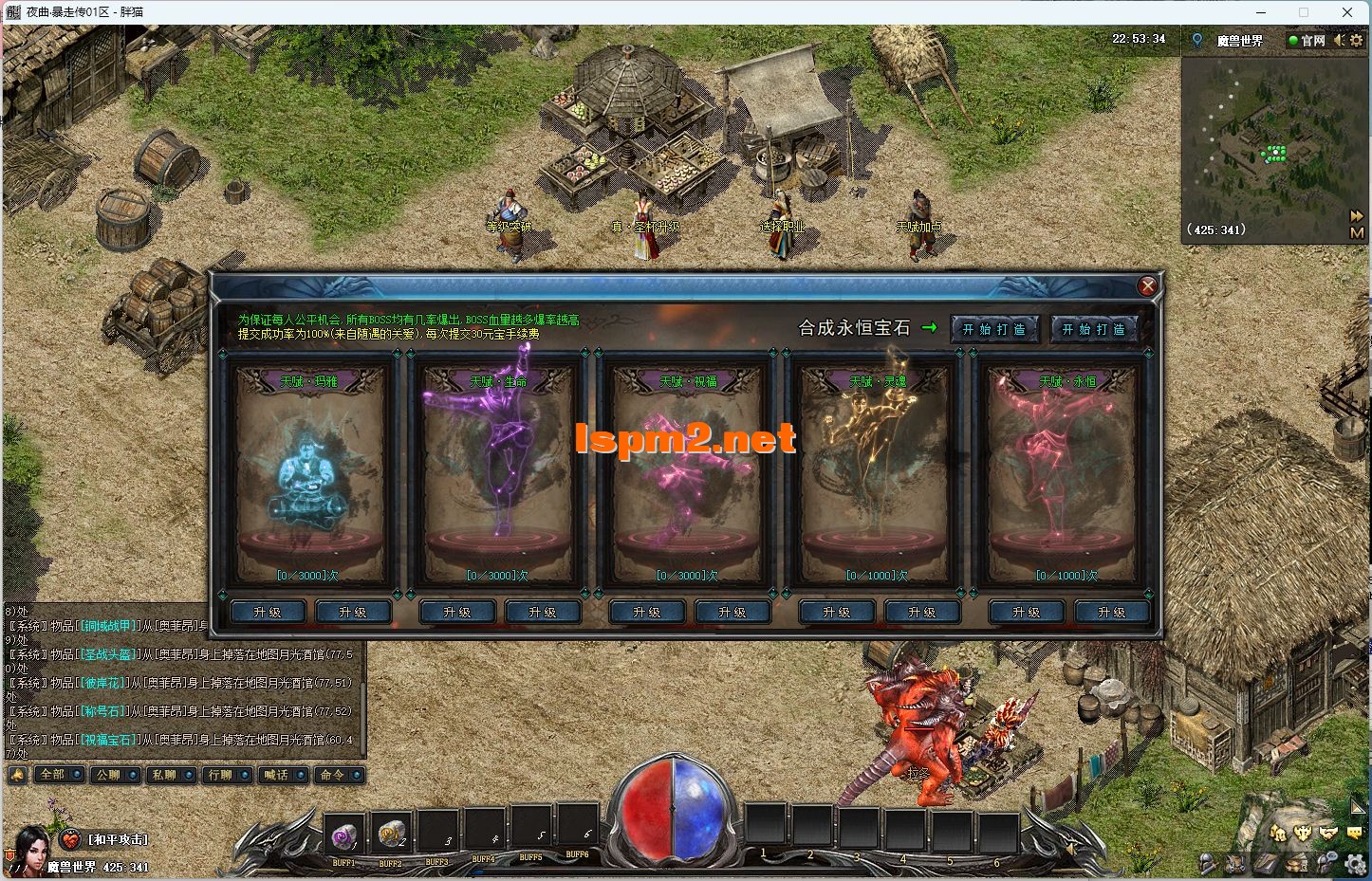The image size is (1372, 881).
Task: Close the game window
Action: pyautogui.click(x=1348, y=12)
